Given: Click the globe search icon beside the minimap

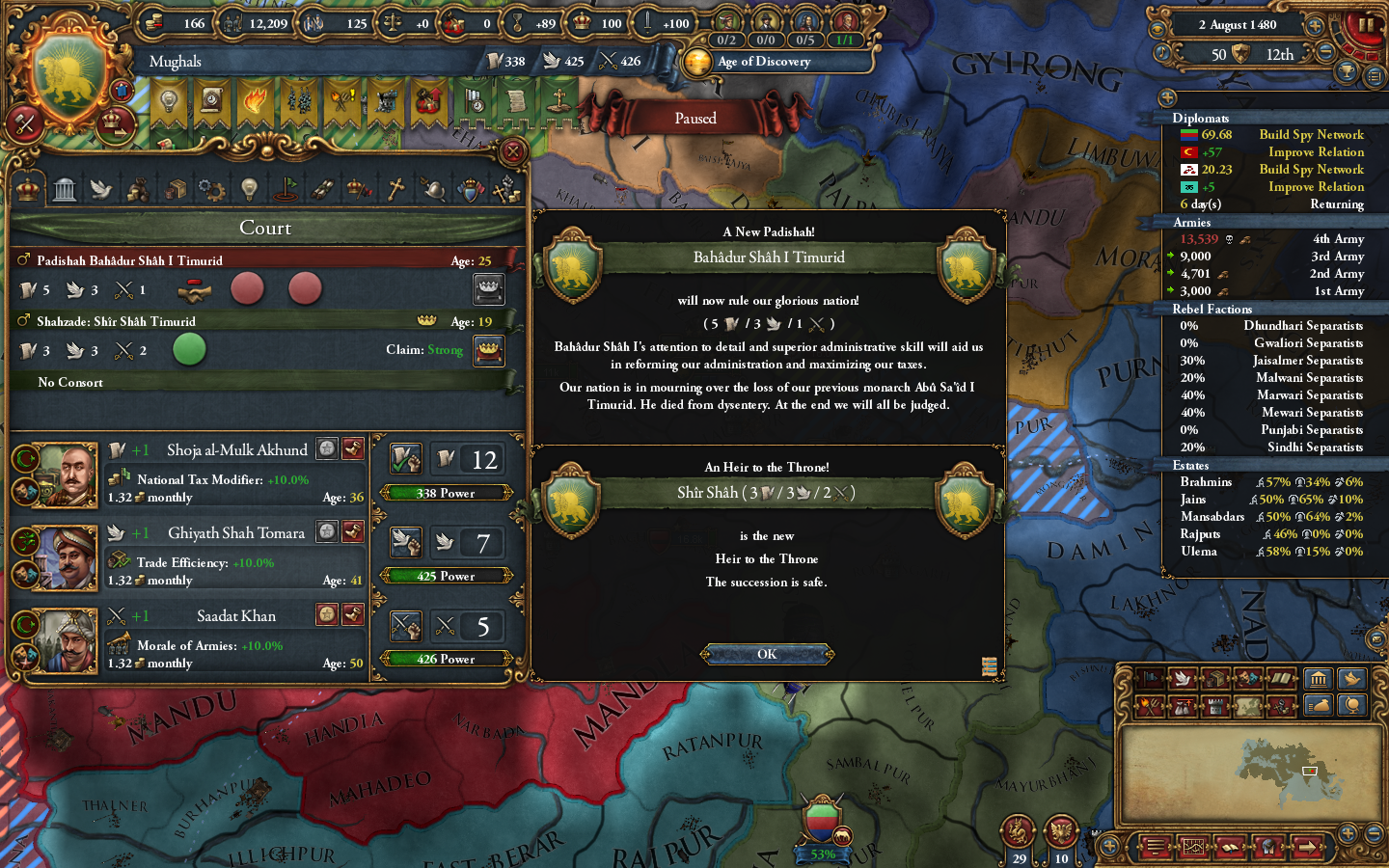Looking at the screenshot, I should point(1351,705).
